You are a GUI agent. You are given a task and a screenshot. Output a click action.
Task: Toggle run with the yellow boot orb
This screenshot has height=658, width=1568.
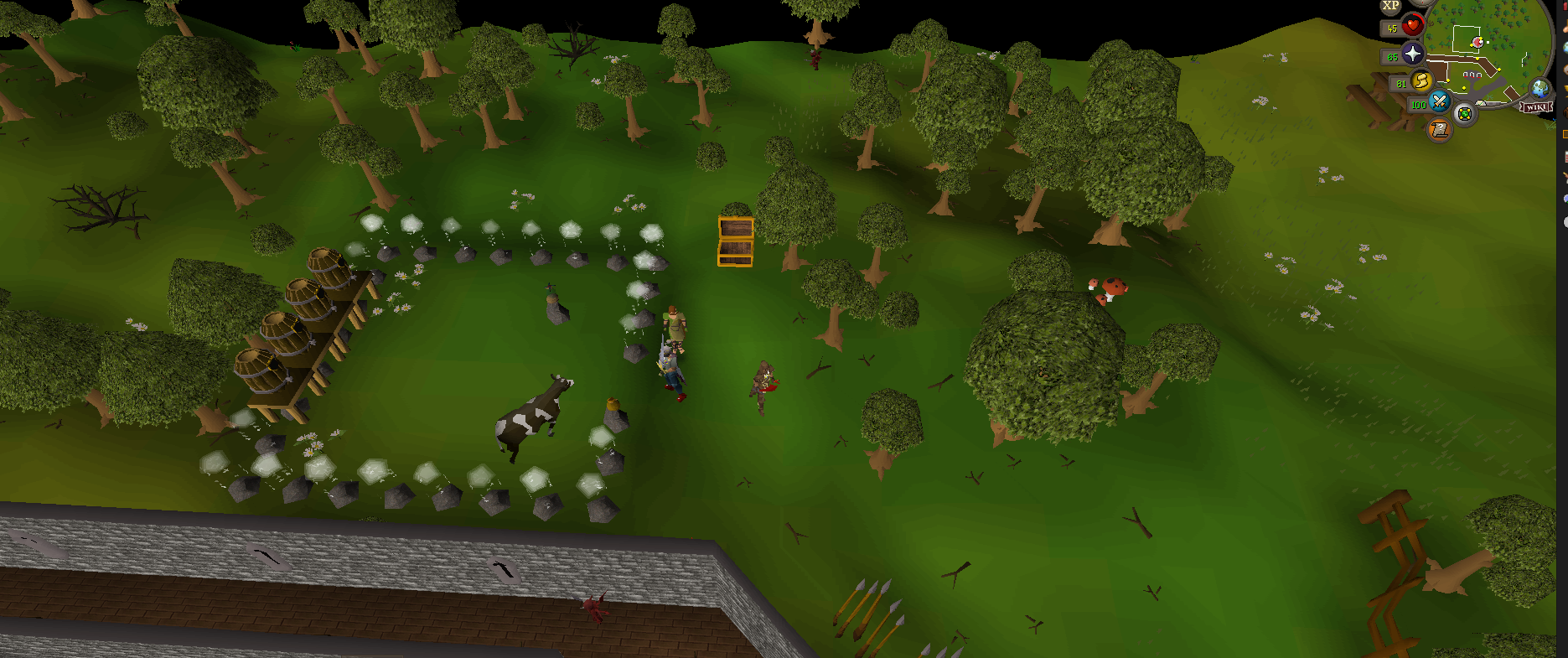tap(1421, 81)
